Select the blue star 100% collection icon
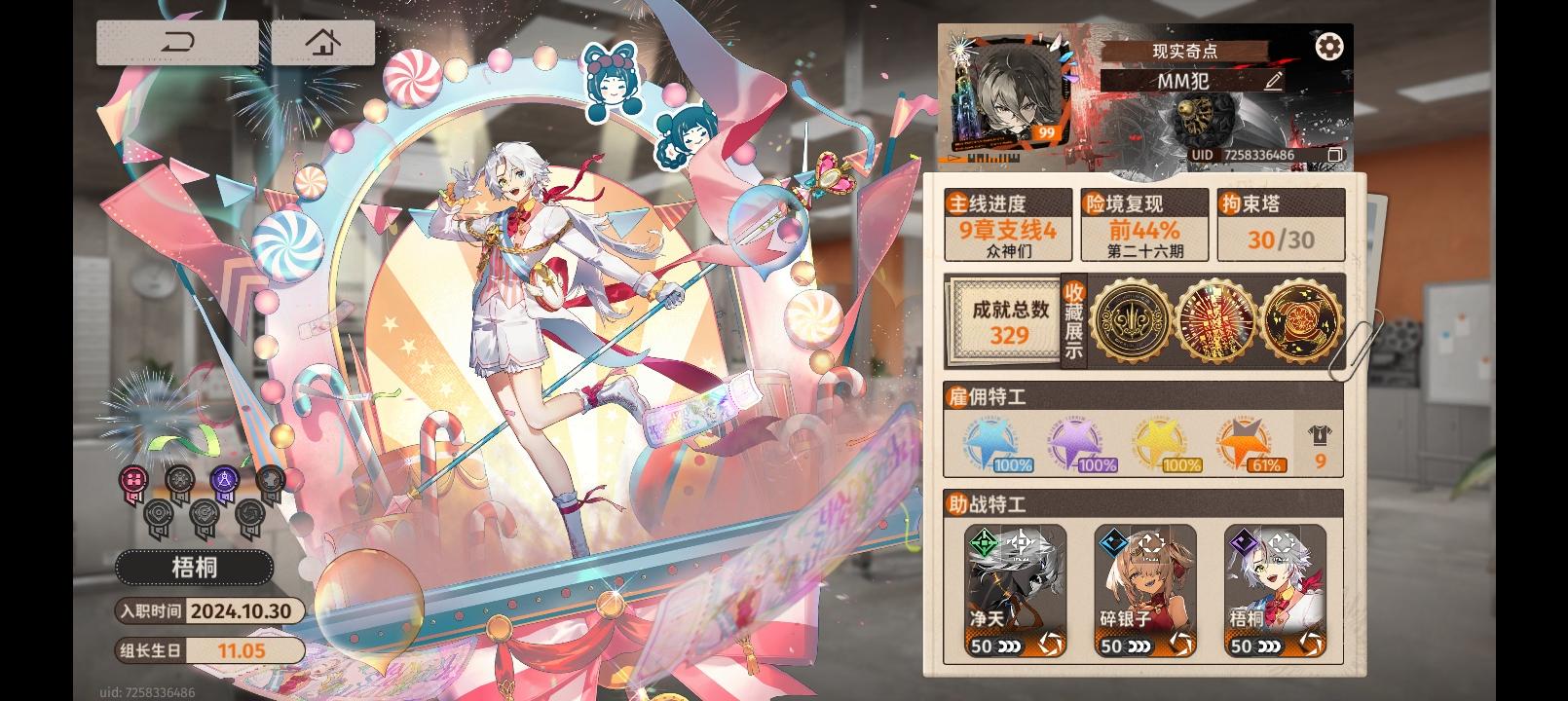The width and height of the screenshot is (1568, 701). tap(992, 443)
